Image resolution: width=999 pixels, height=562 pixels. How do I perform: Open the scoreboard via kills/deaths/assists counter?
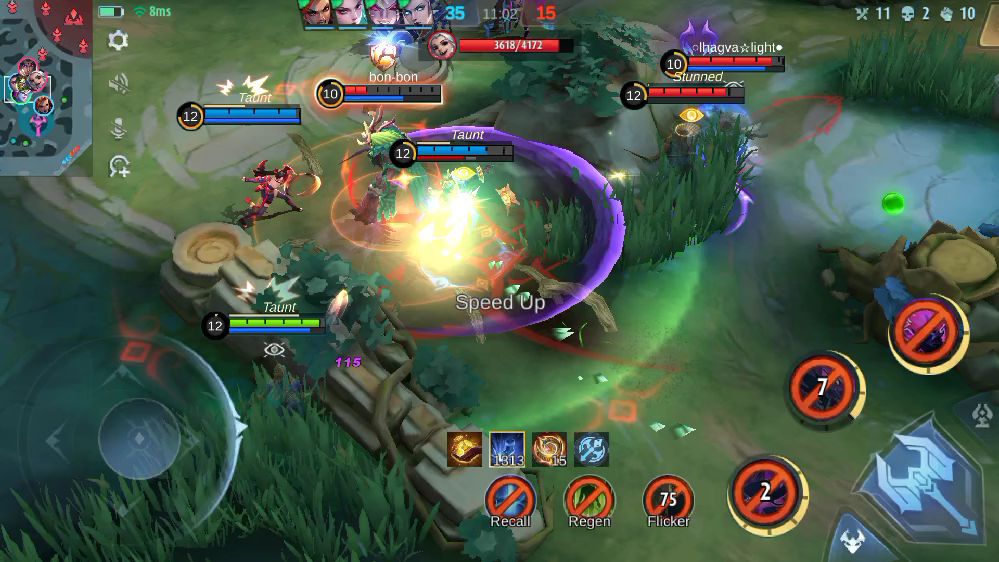915,14
